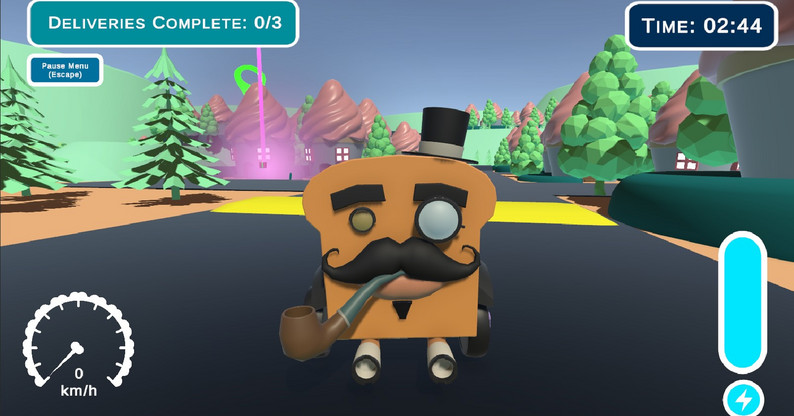Viewport: 794px width, 416px height.
Task: Activate the lightning bolt boost icon
Action: pos(742,399)
